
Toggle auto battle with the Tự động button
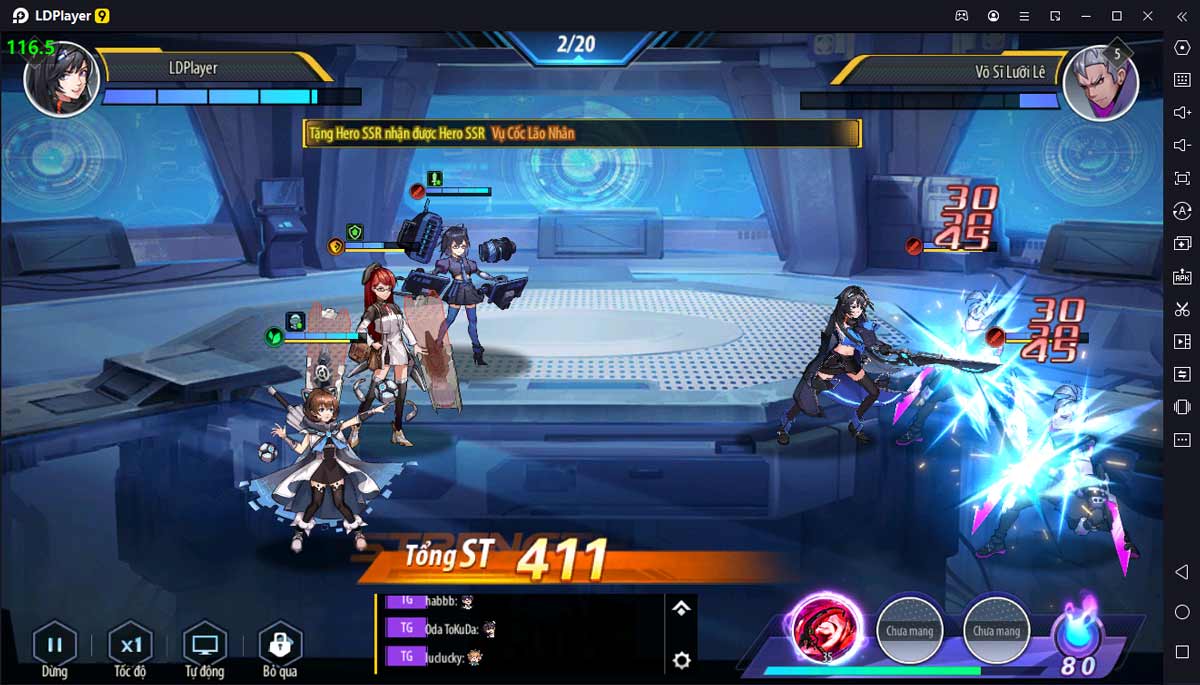pyautogui.click(x=205, y=645)
